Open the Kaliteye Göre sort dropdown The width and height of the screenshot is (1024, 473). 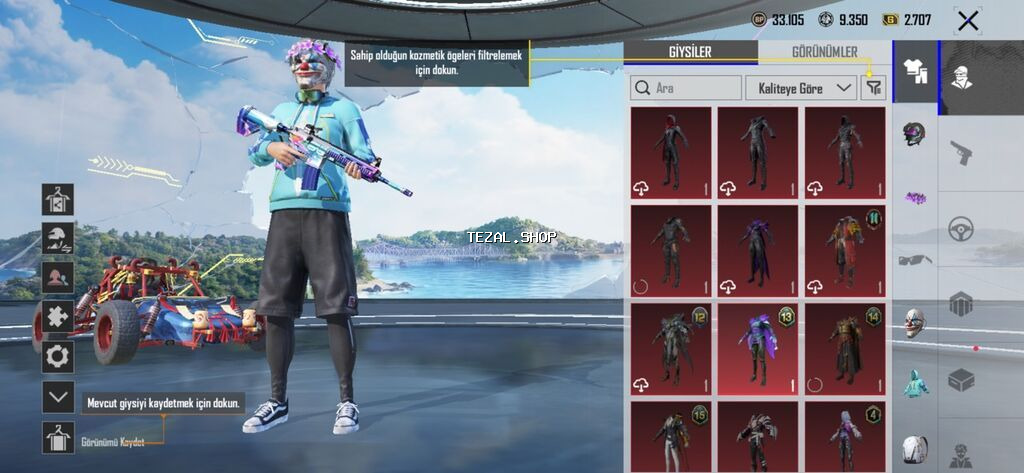(x=801, y=88)
